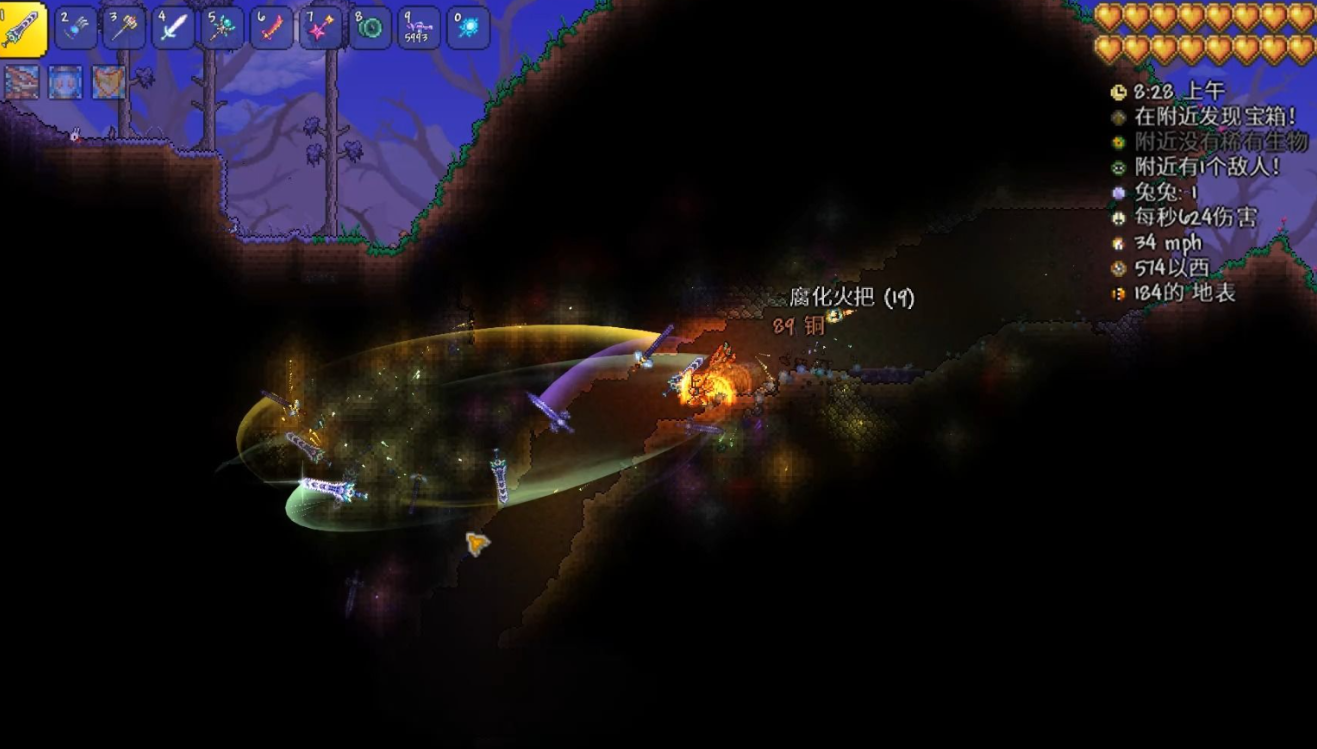Choose the pink star wand in slot 7
Viewport: 1317px width, 749px height.
pos(321,28)
